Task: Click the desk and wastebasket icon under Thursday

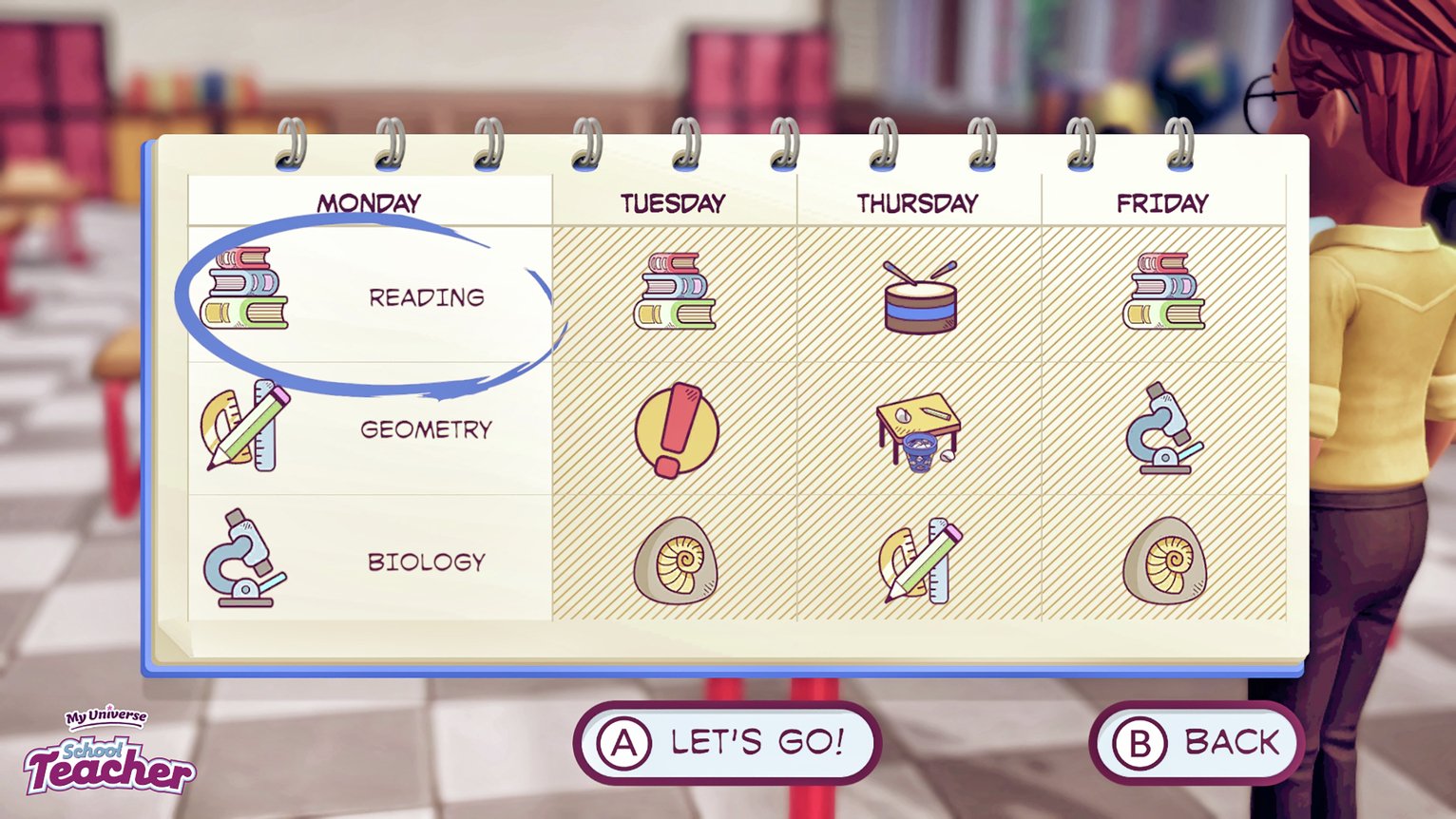Action: click(x=920, y=430)
